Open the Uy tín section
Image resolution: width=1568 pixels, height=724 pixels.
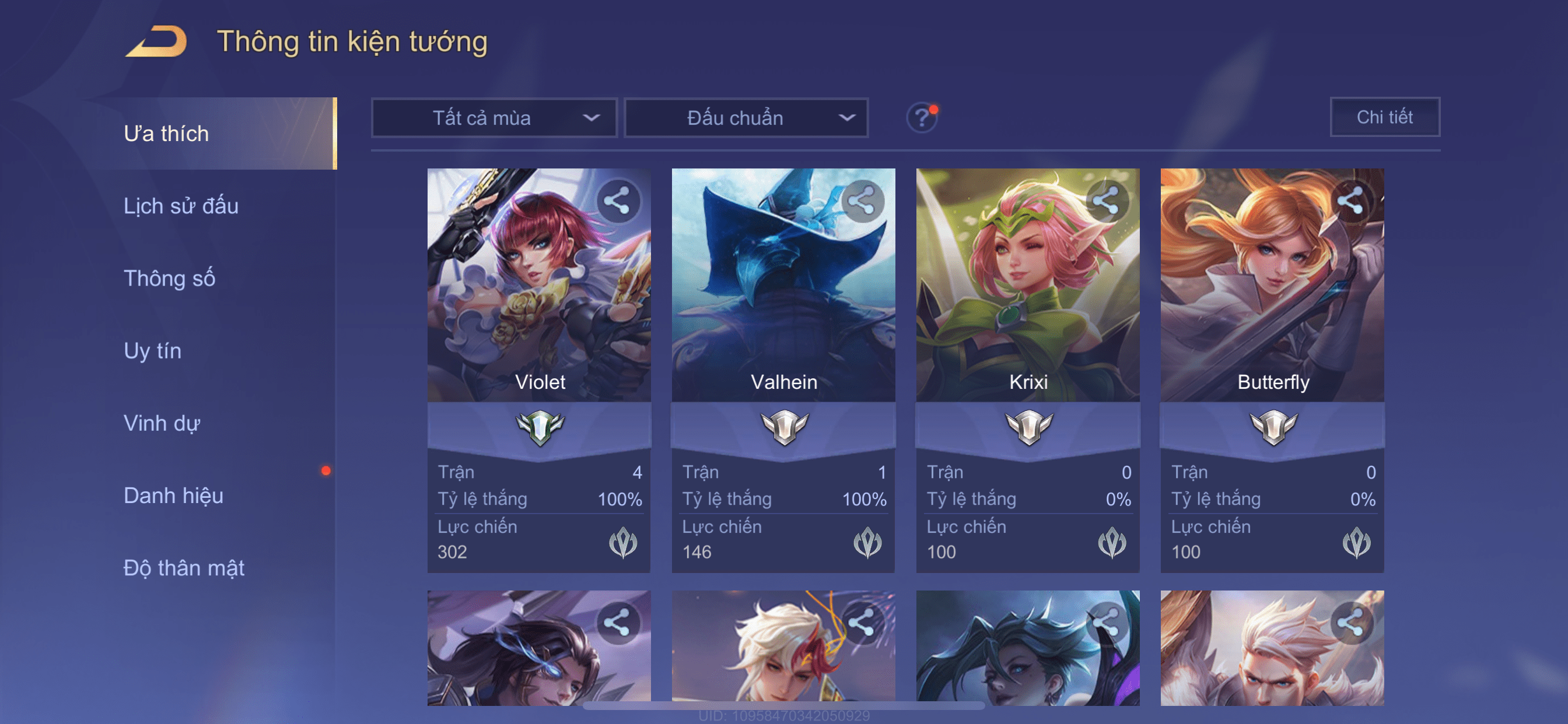pos(152,350)
